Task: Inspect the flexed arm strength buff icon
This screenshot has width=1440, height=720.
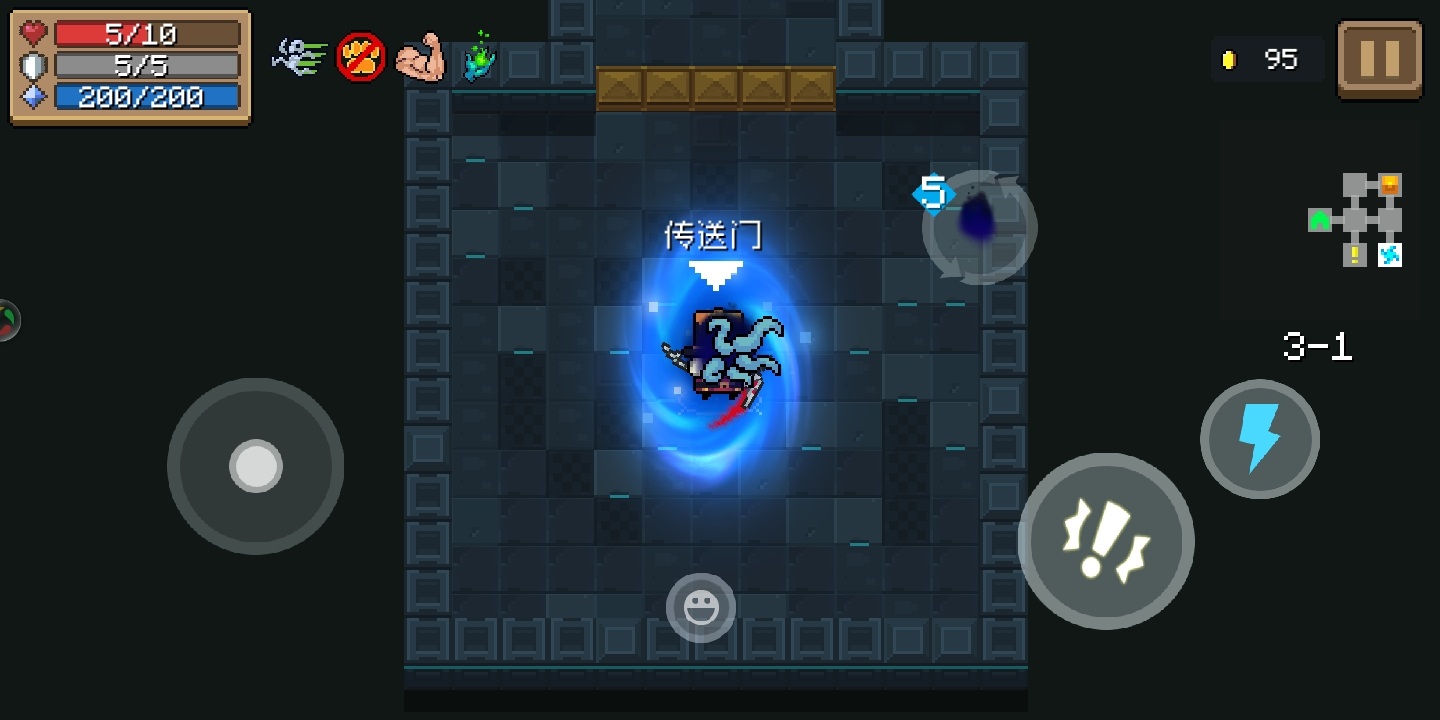Action: (419, 58)
